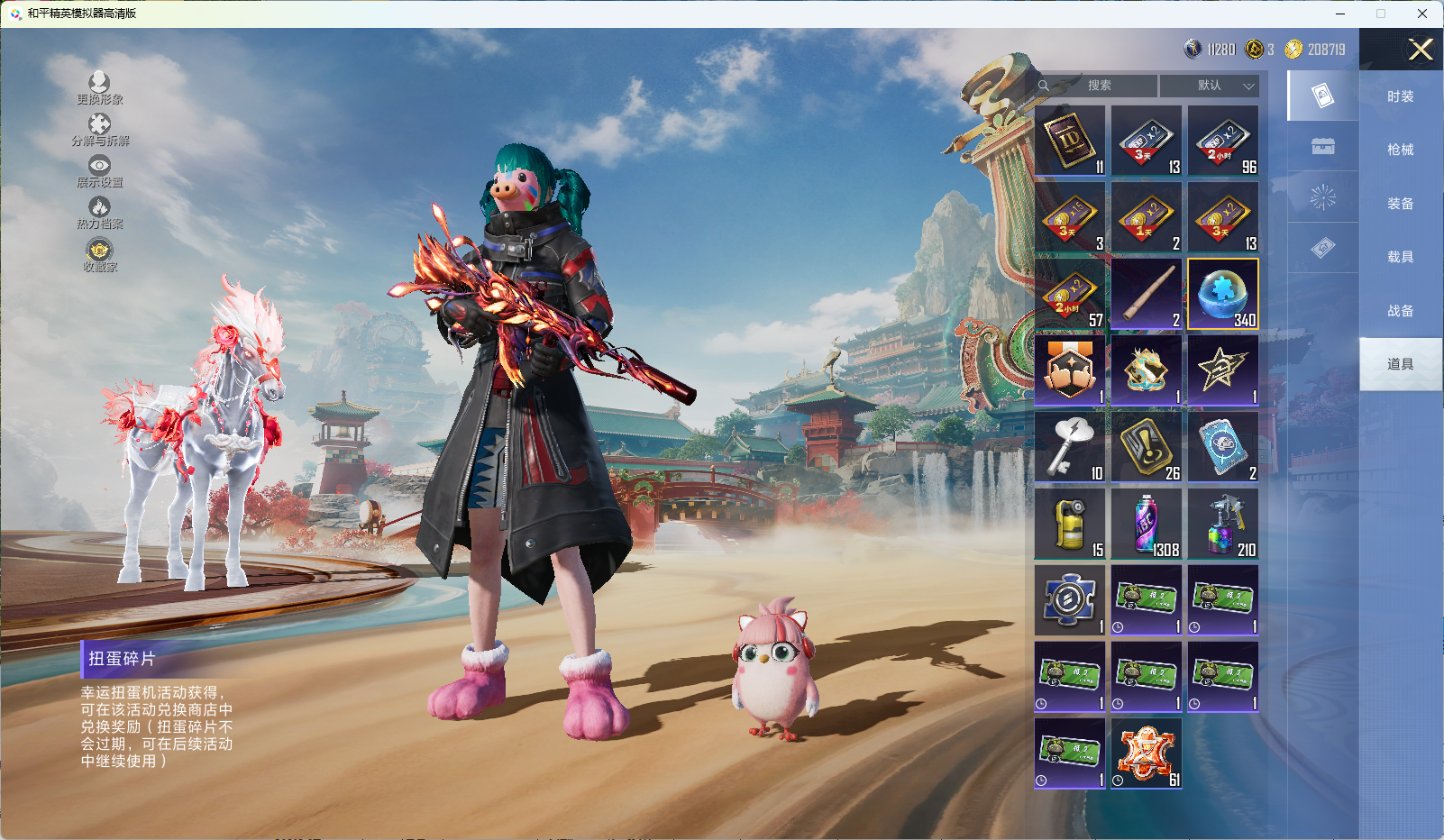Open the 收藏家 collector page
The image size is (1444, 840).
99,255
